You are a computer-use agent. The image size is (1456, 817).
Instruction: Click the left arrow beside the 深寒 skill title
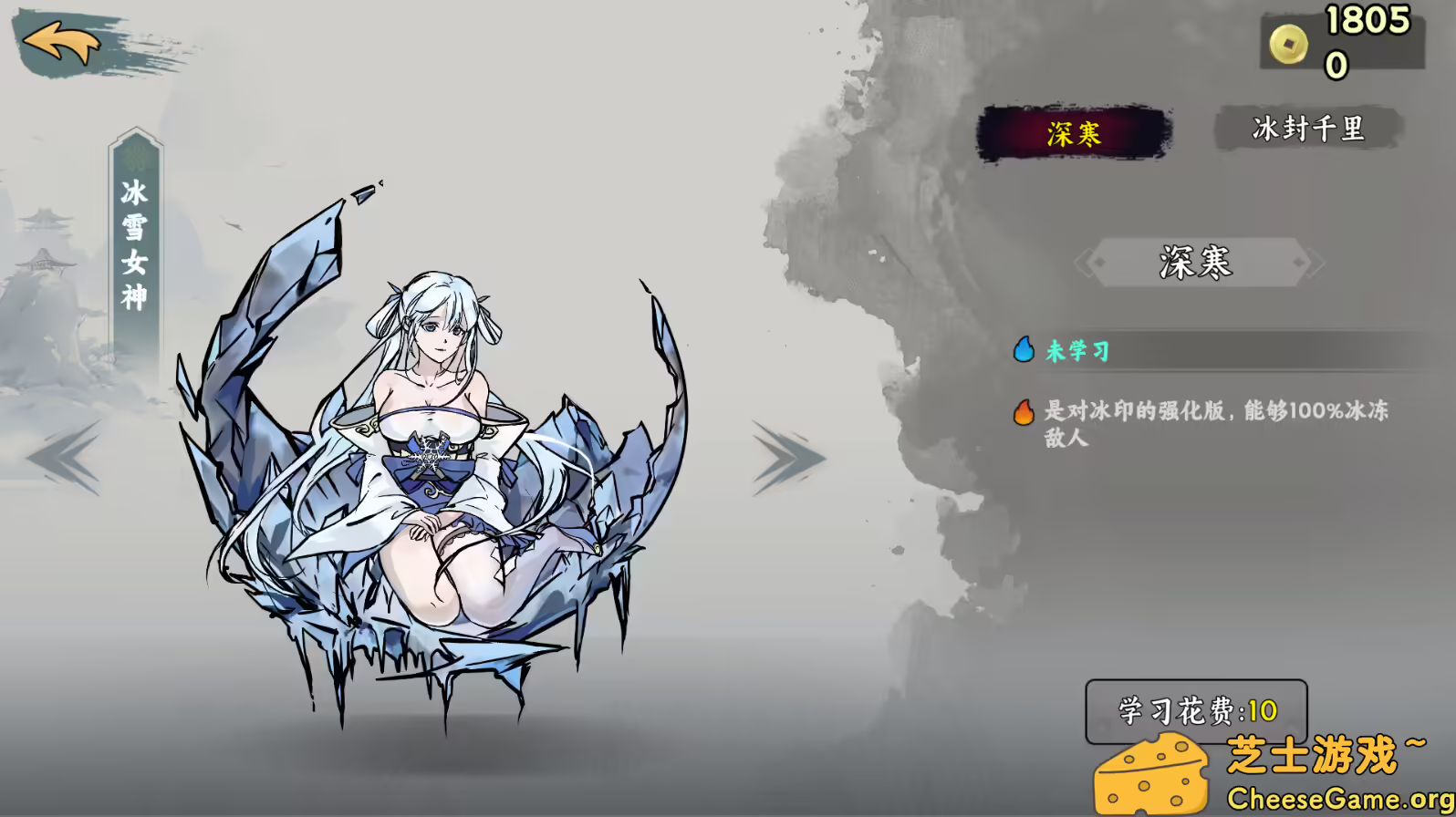(x=1086, y=263)
